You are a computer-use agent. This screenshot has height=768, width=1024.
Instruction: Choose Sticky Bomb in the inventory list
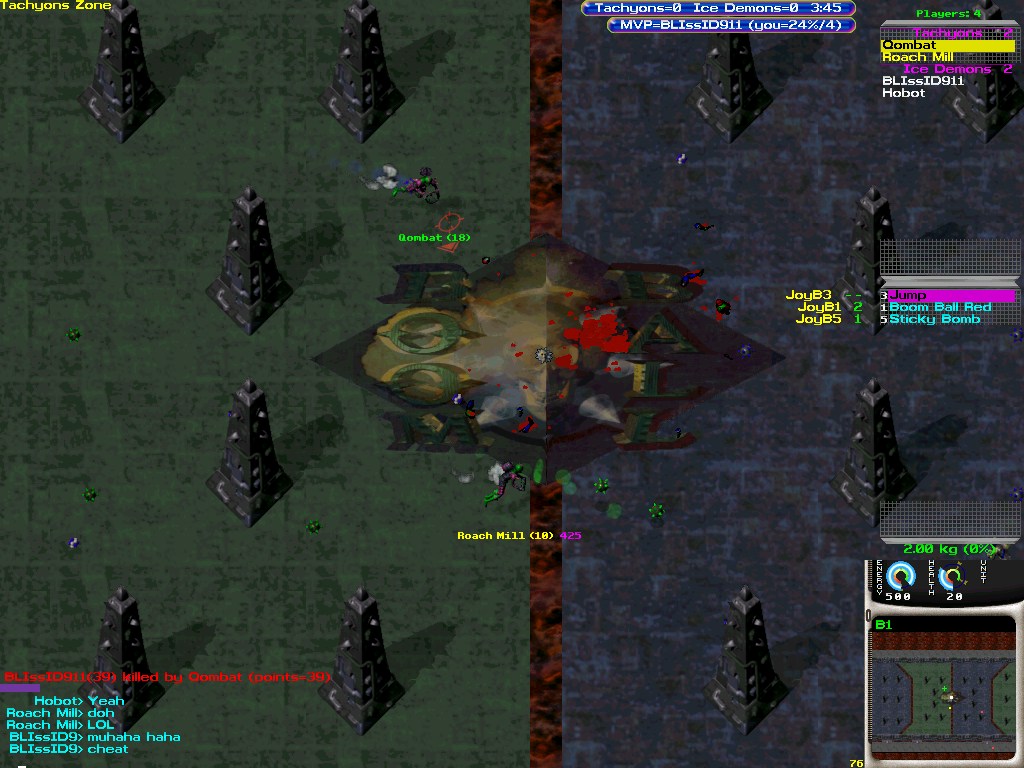point(934,319)
